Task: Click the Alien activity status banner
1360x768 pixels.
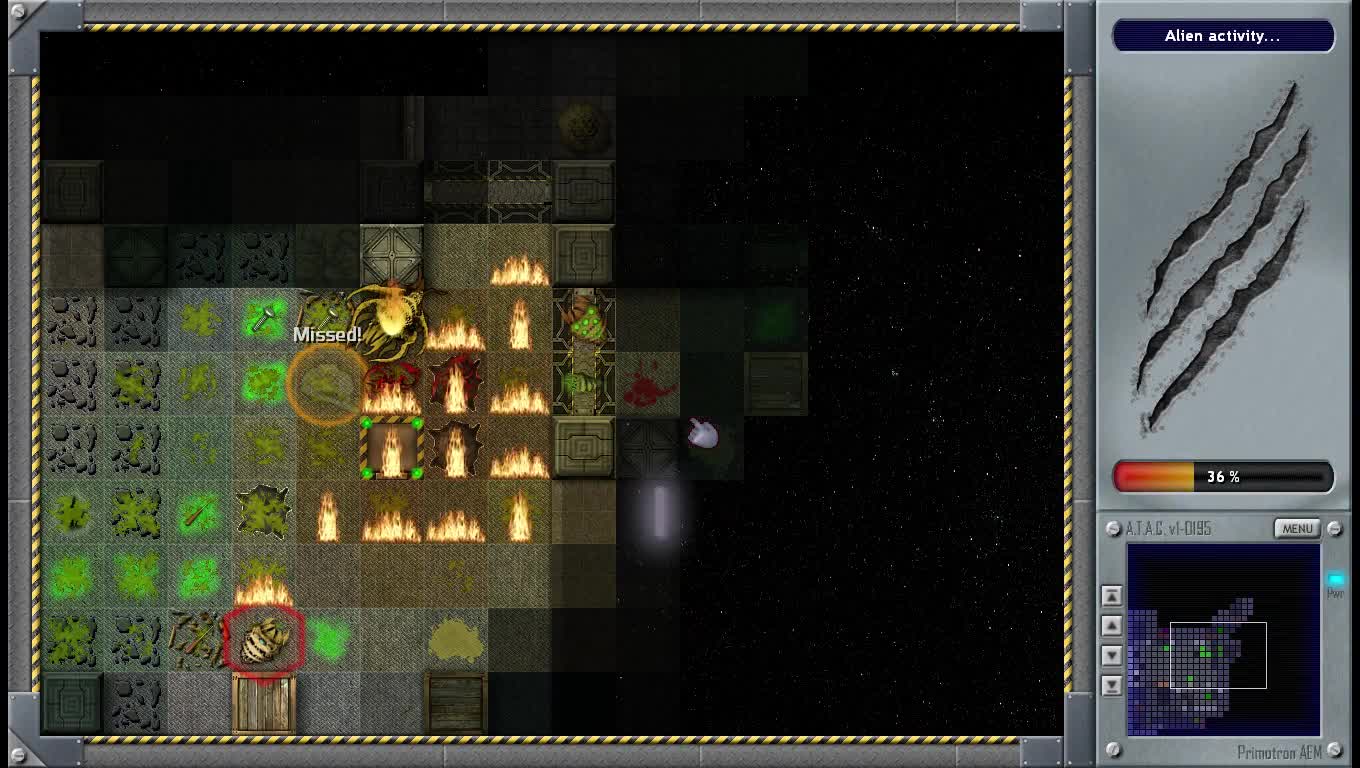Action: tap(1224, 36)
